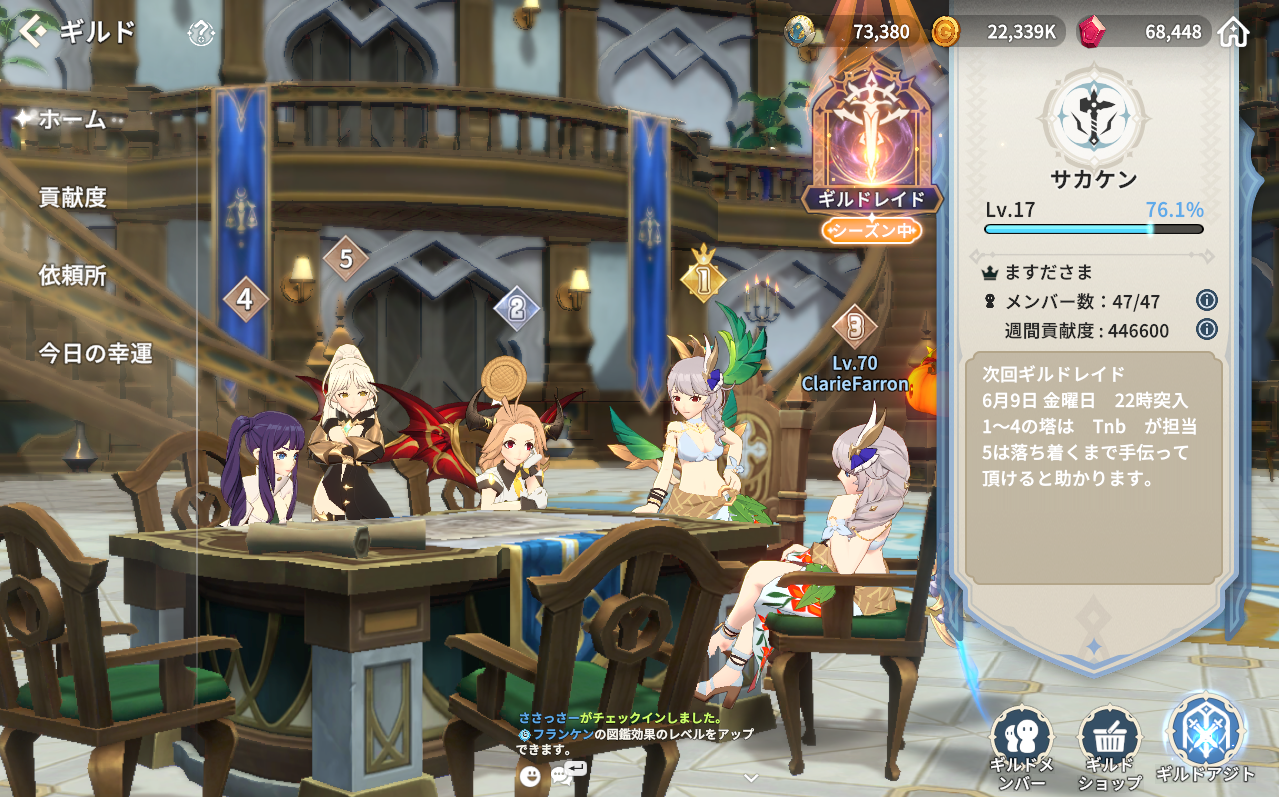Check 今日の幸運 daily fortune
Viewport: 1279px width, 797px height.
95,353
